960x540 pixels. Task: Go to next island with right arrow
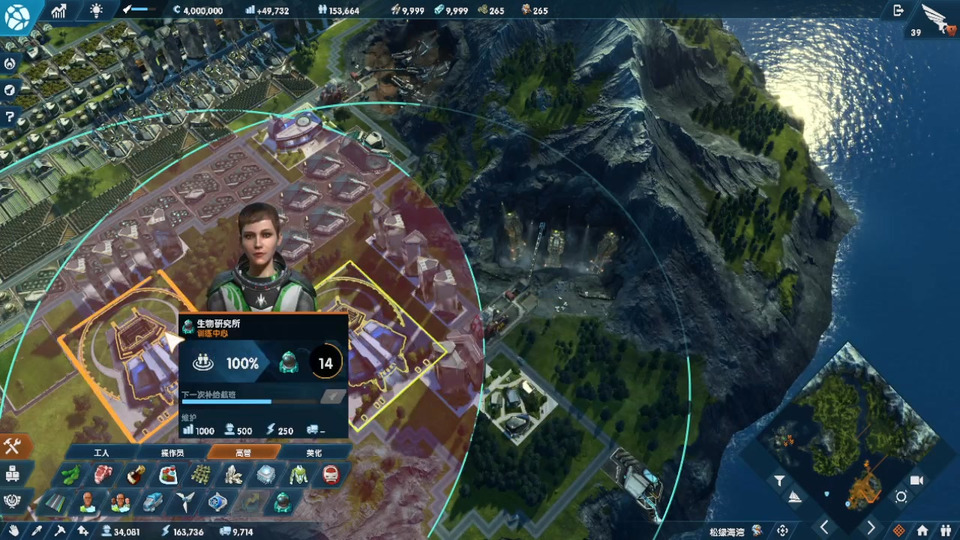871,527
